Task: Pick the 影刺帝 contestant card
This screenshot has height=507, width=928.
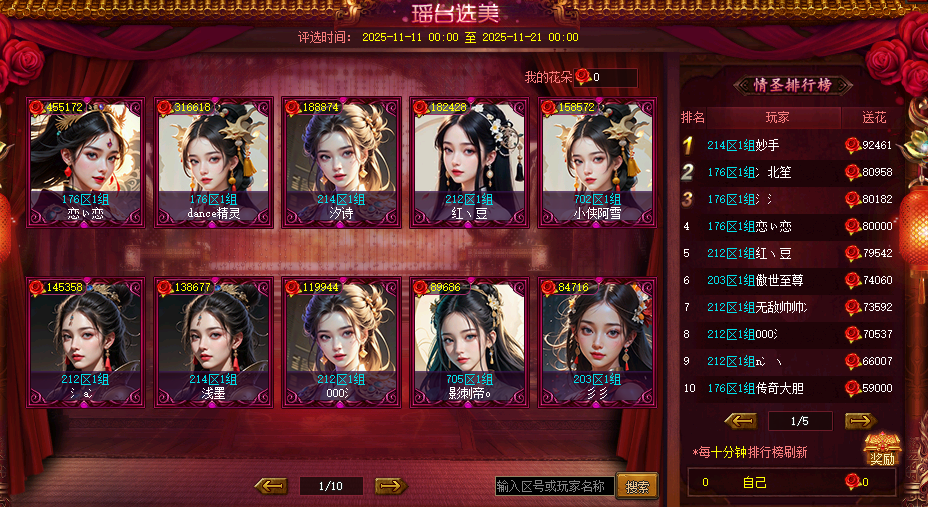Action: click(x=469, y=341)
